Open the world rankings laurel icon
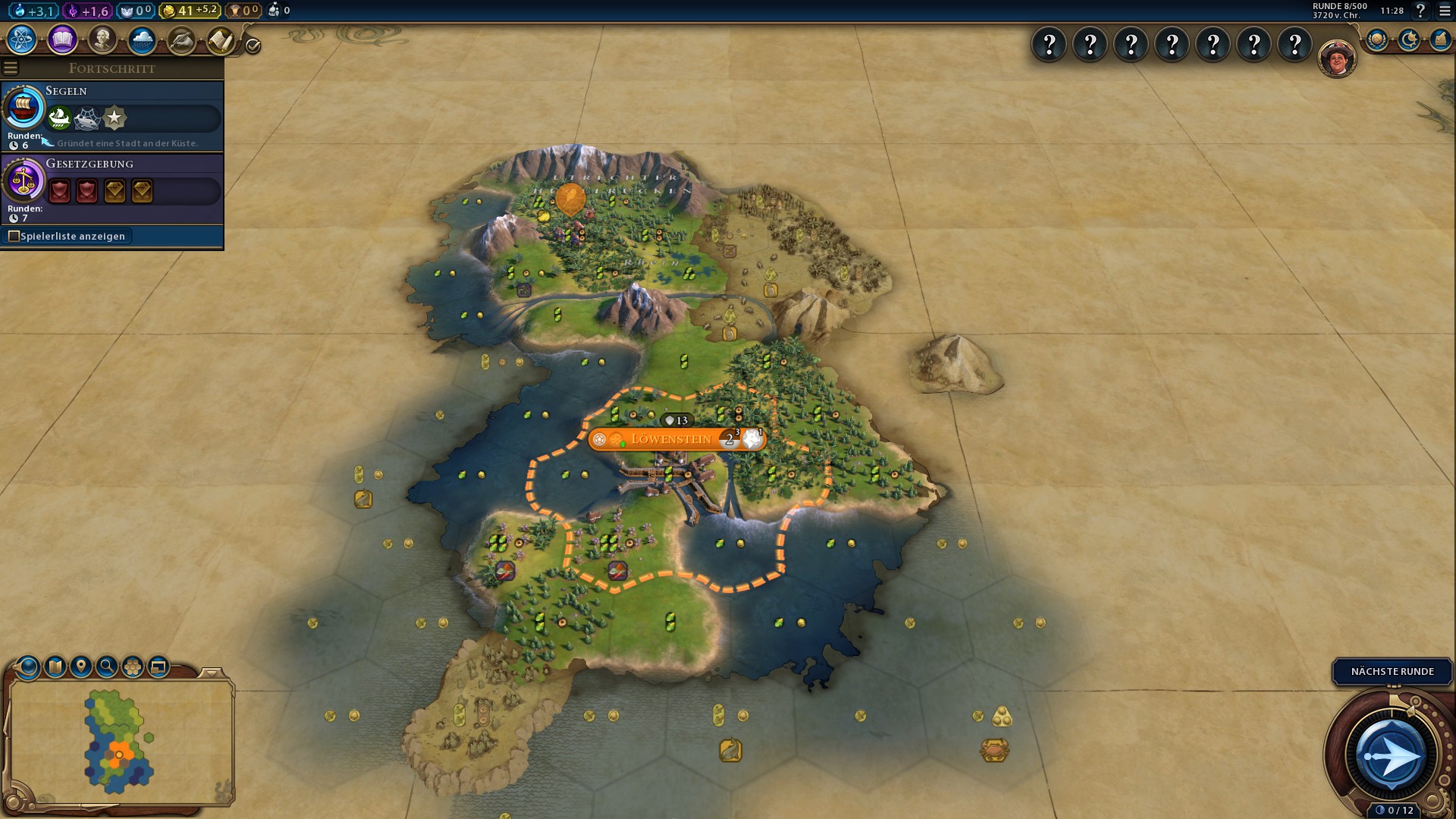This screenshot has width=1456, height=819. (x=1377, y=39)
